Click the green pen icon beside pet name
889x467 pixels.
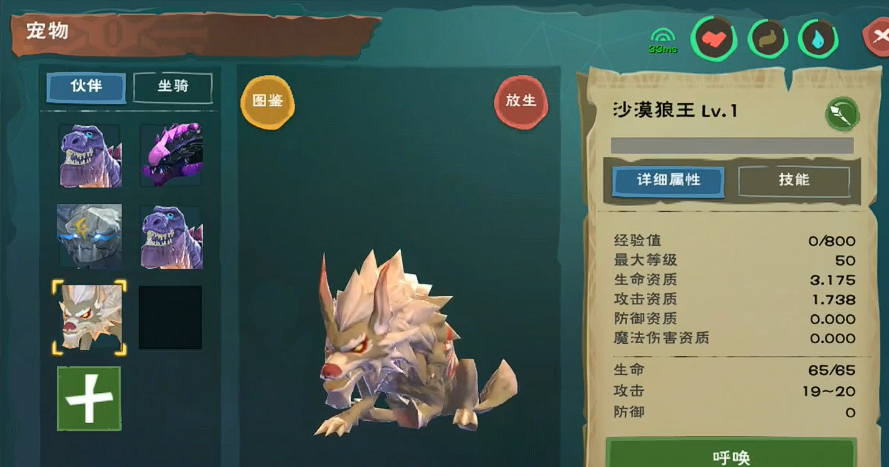842,113
